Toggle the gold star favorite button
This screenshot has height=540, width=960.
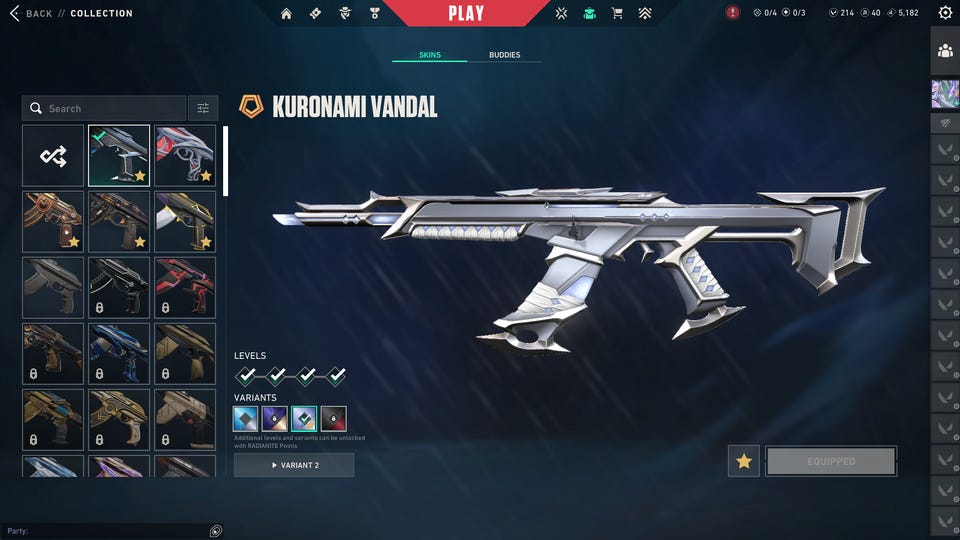click(x=744, y=461)
